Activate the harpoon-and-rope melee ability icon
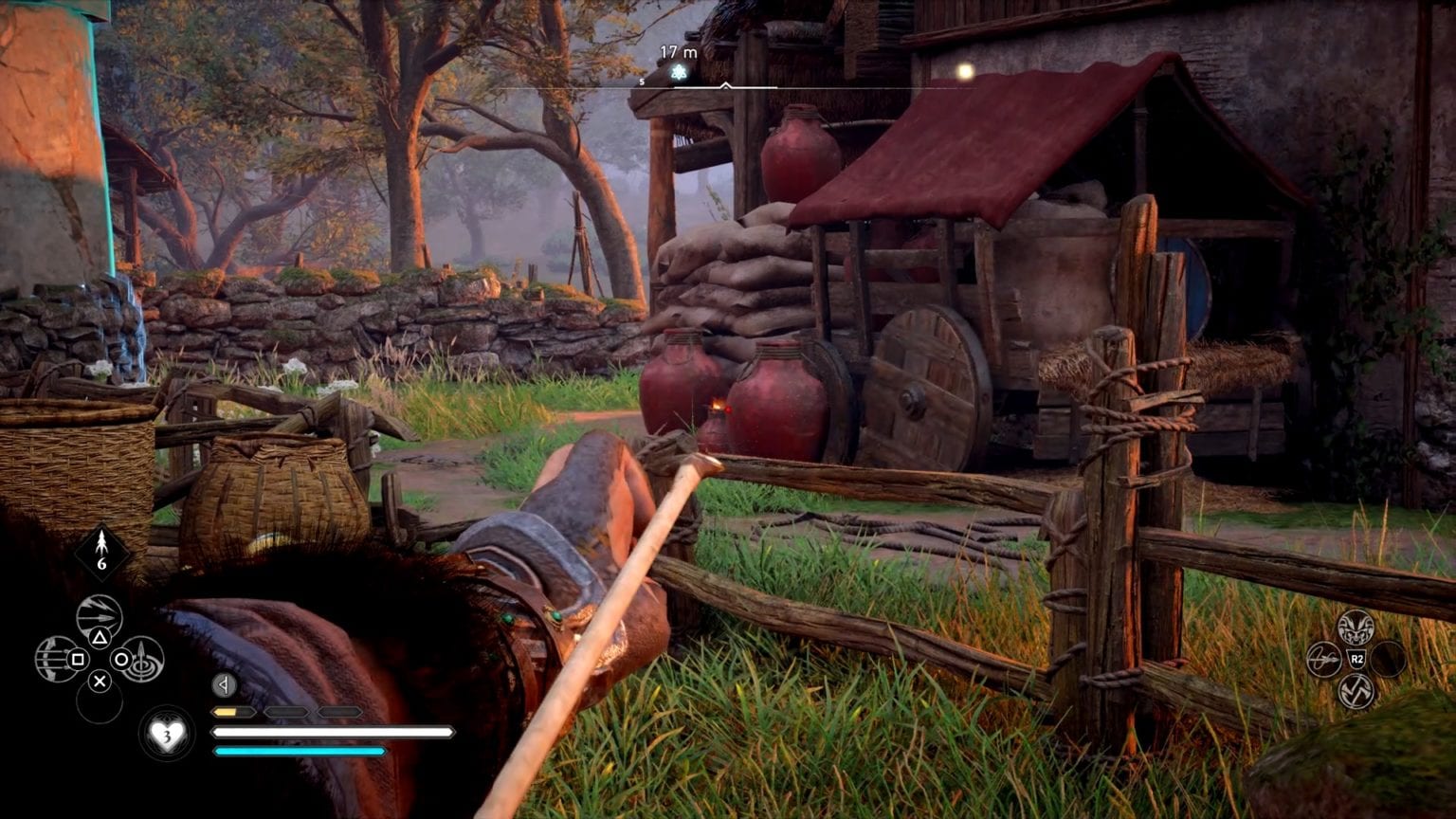This screenshot has width=1456, height=819. [x=1324, y=659]
